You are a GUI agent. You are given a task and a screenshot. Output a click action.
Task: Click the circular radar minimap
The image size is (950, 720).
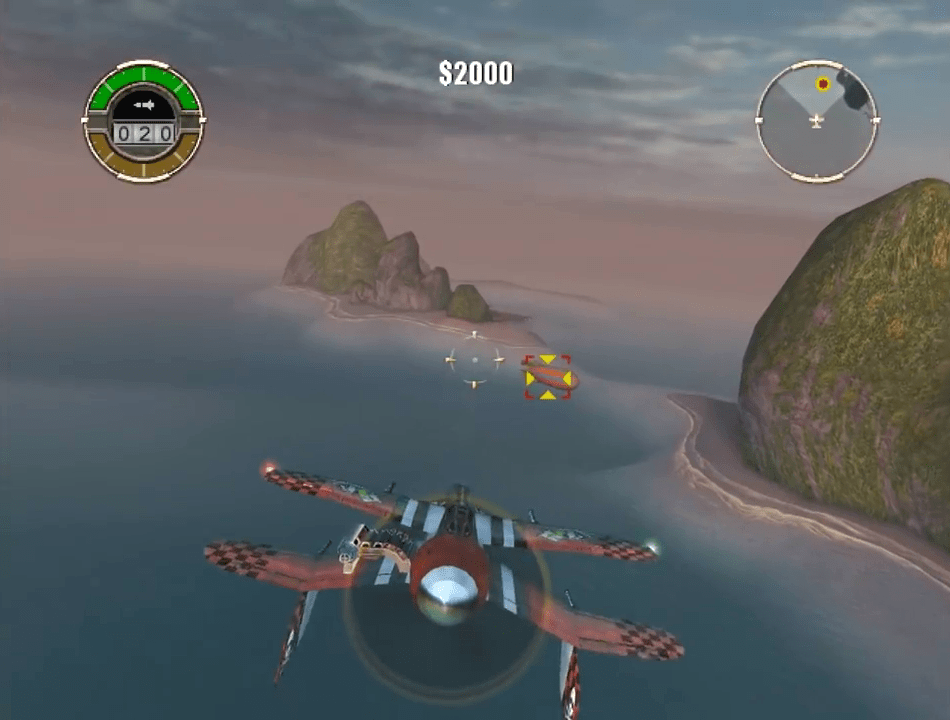point(816,121)
